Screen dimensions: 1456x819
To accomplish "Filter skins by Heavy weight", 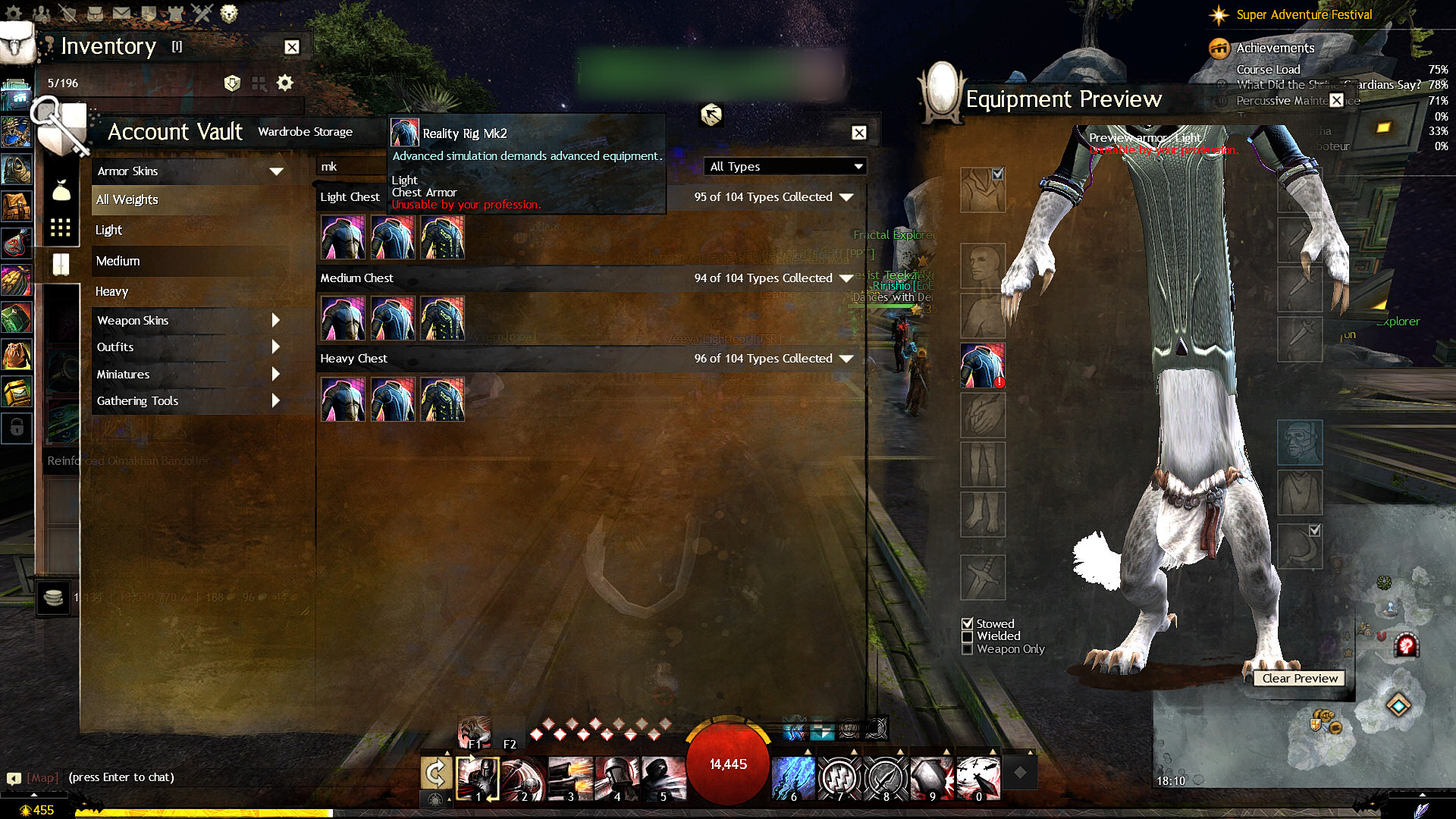I will click(x=112, y=292).
